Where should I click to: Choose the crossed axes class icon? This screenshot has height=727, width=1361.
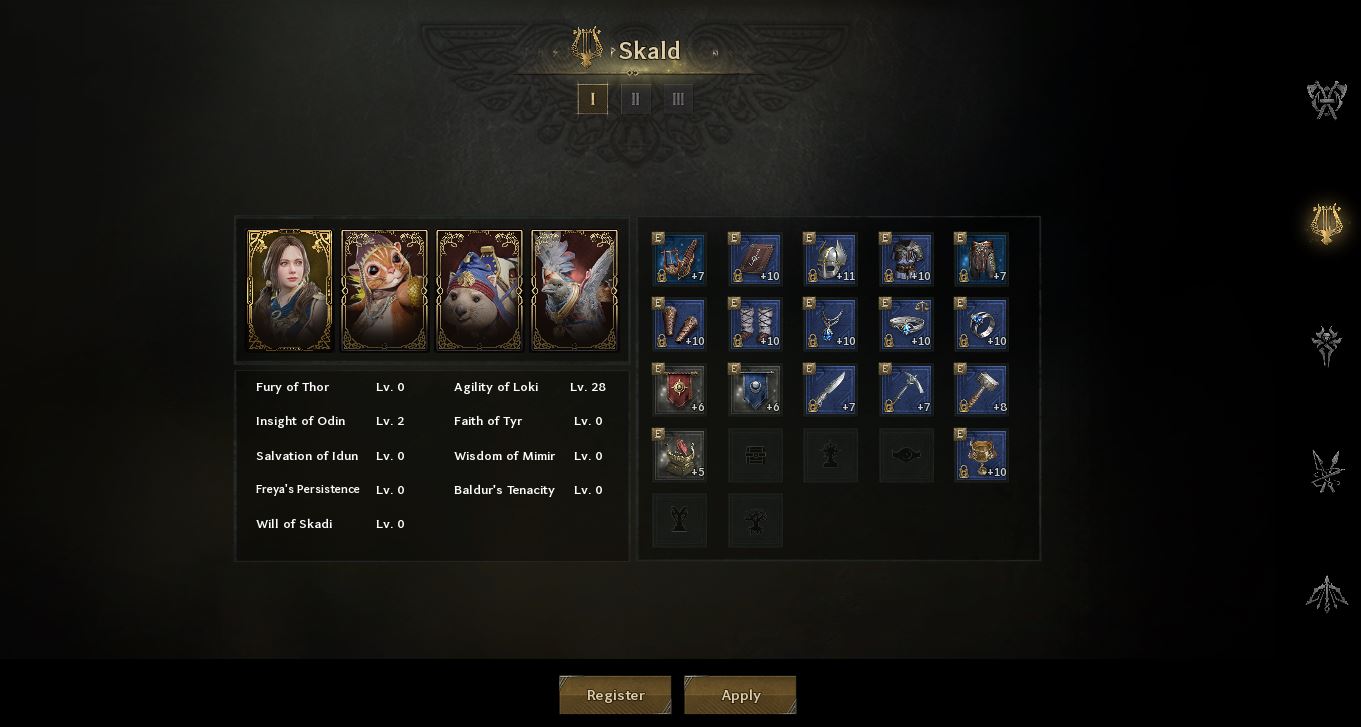(x=1326, y=100)
